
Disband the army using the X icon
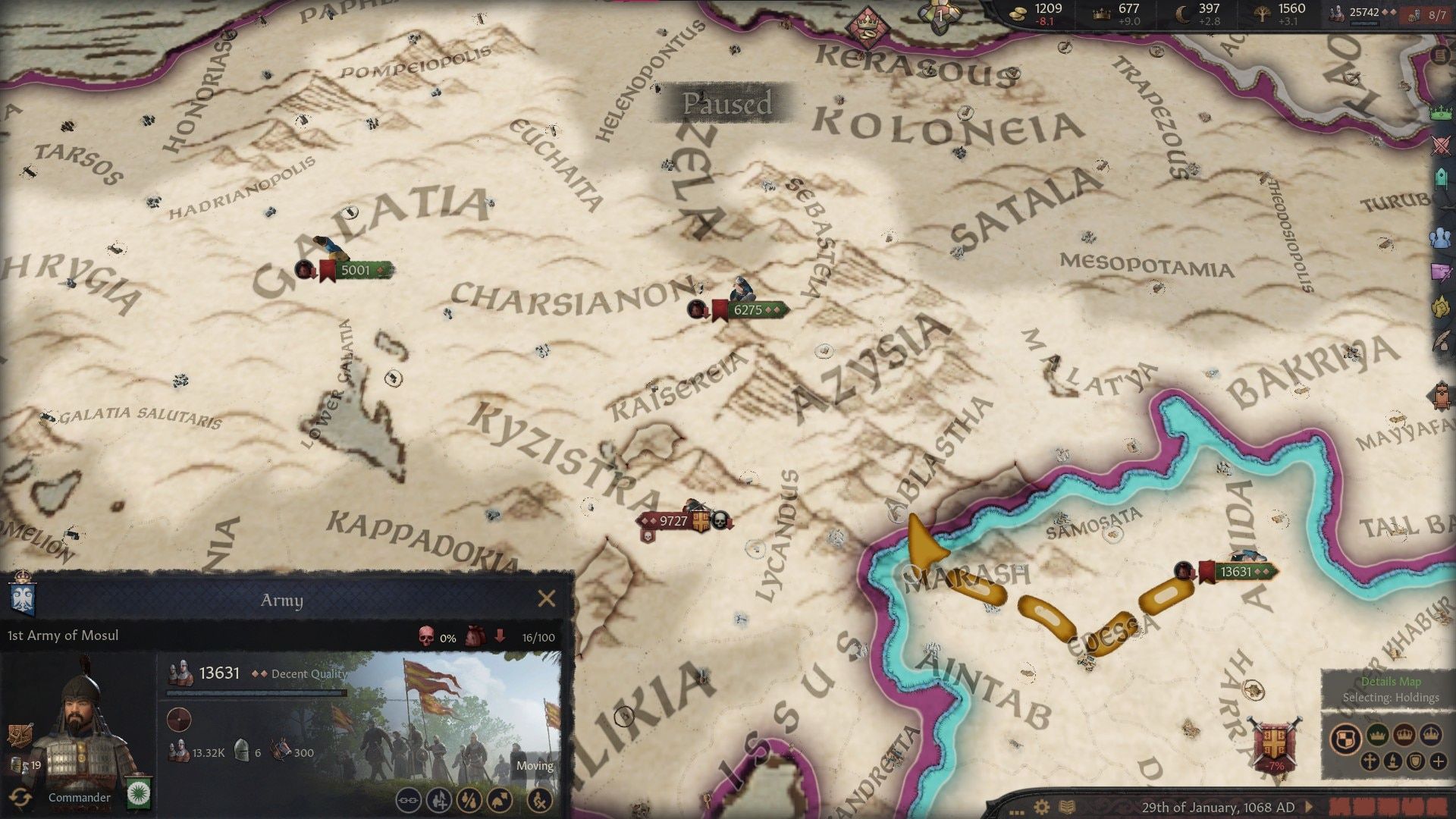(x=541, y=801)
